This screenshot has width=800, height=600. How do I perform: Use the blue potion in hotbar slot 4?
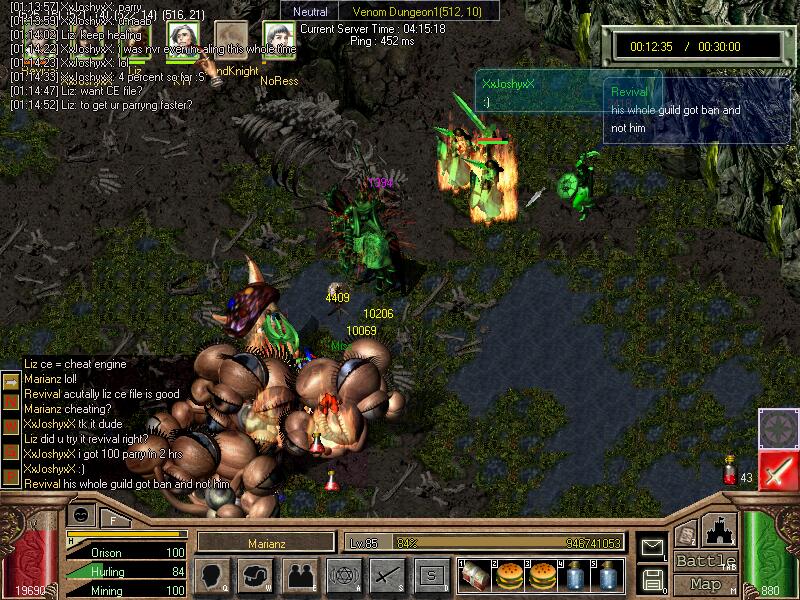click(575, 575)
